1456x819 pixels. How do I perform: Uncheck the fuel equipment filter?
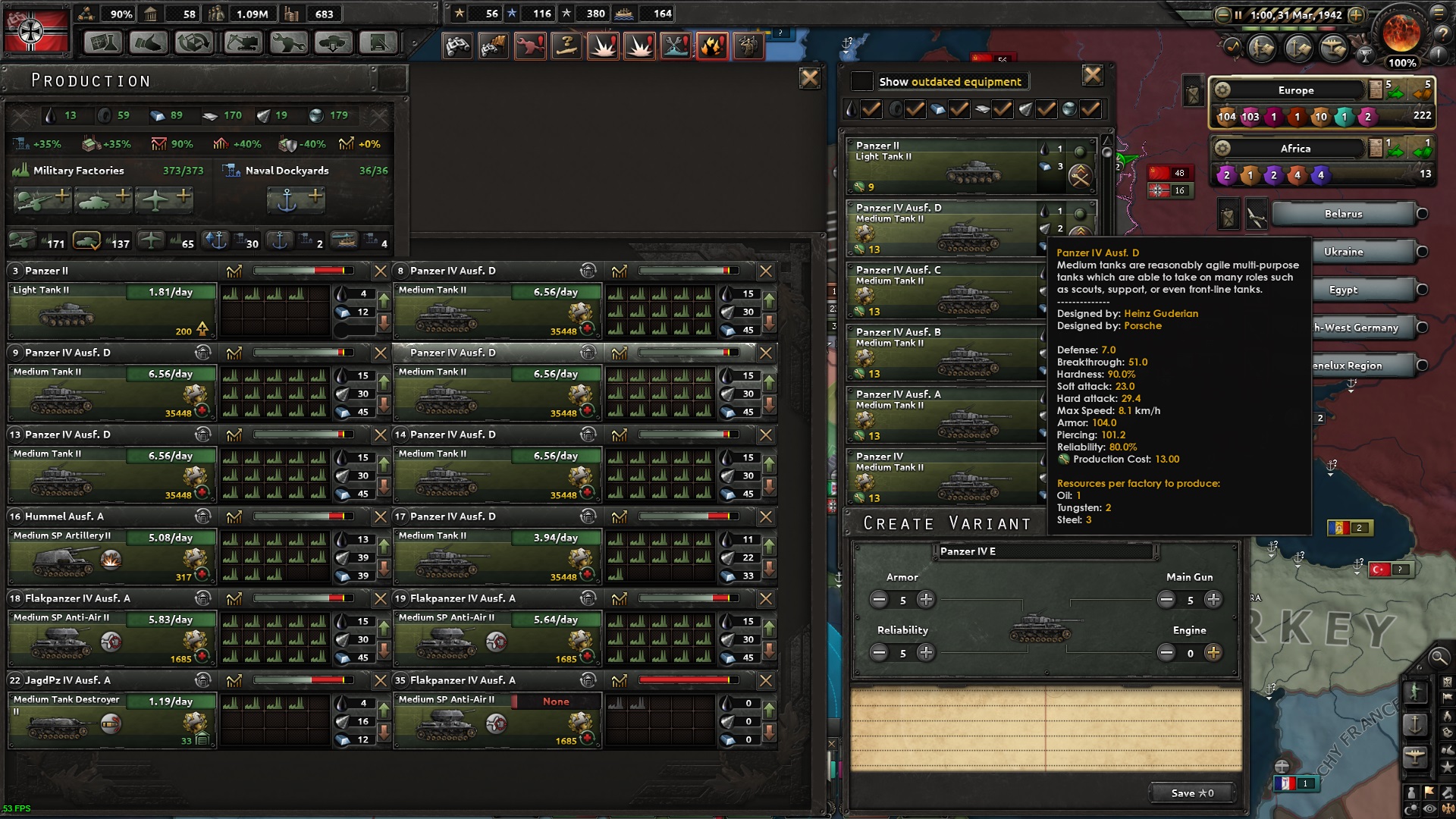point(871,109)
